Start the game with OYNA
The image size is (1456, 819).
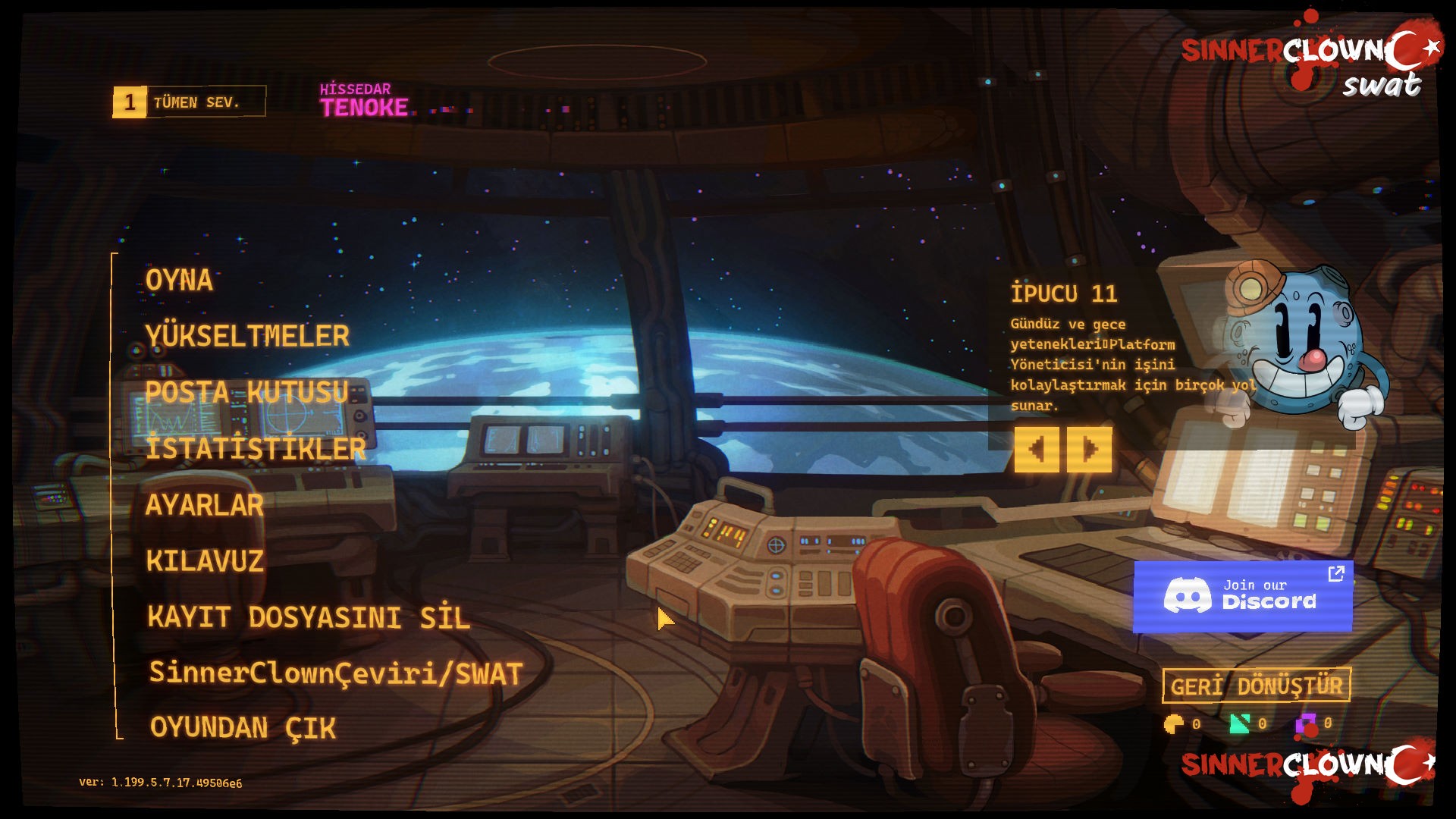179,280
